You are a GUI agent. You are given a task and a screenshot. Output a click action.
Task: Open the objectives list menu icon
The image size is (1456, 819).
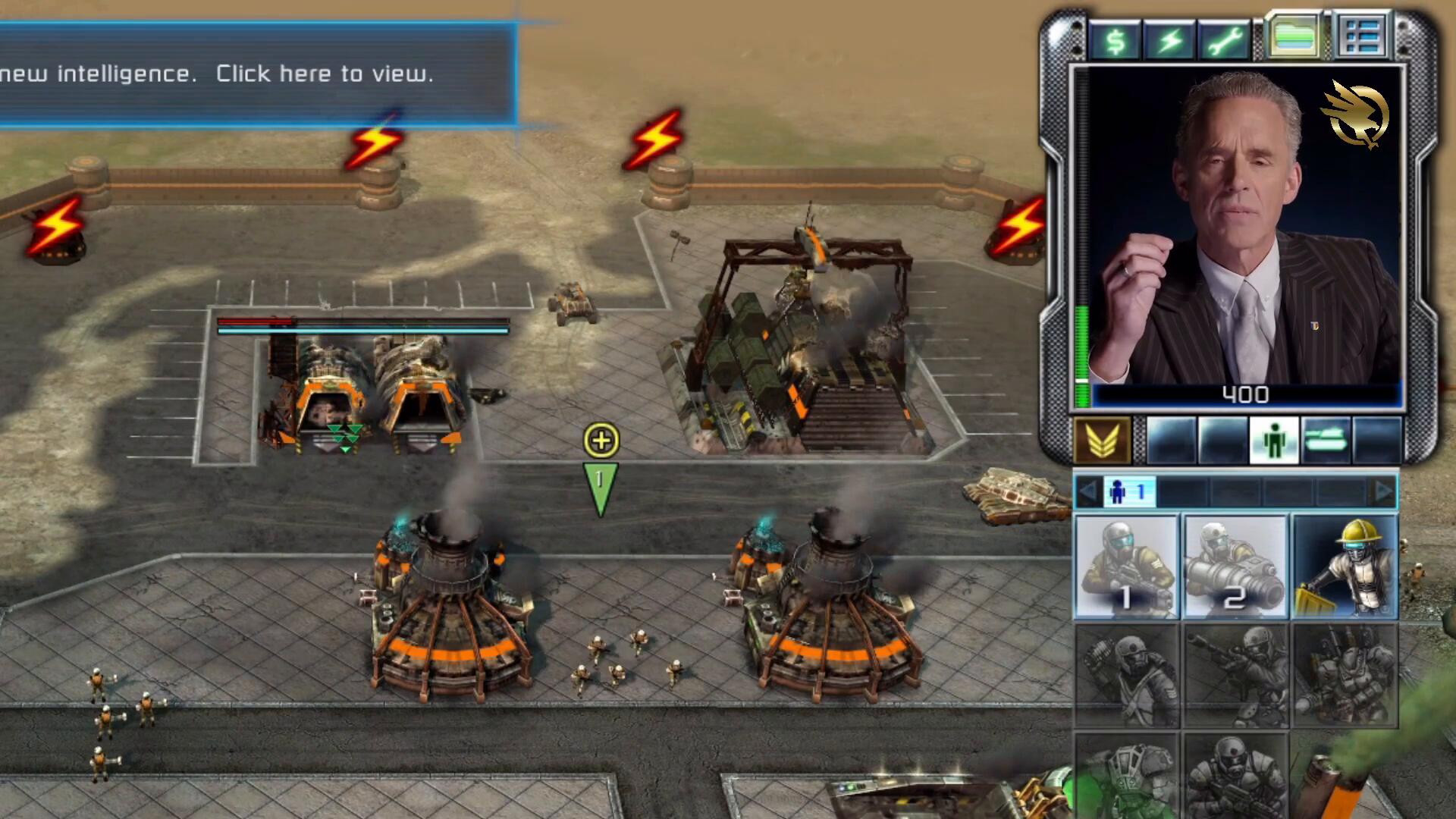coord(1362,36)
